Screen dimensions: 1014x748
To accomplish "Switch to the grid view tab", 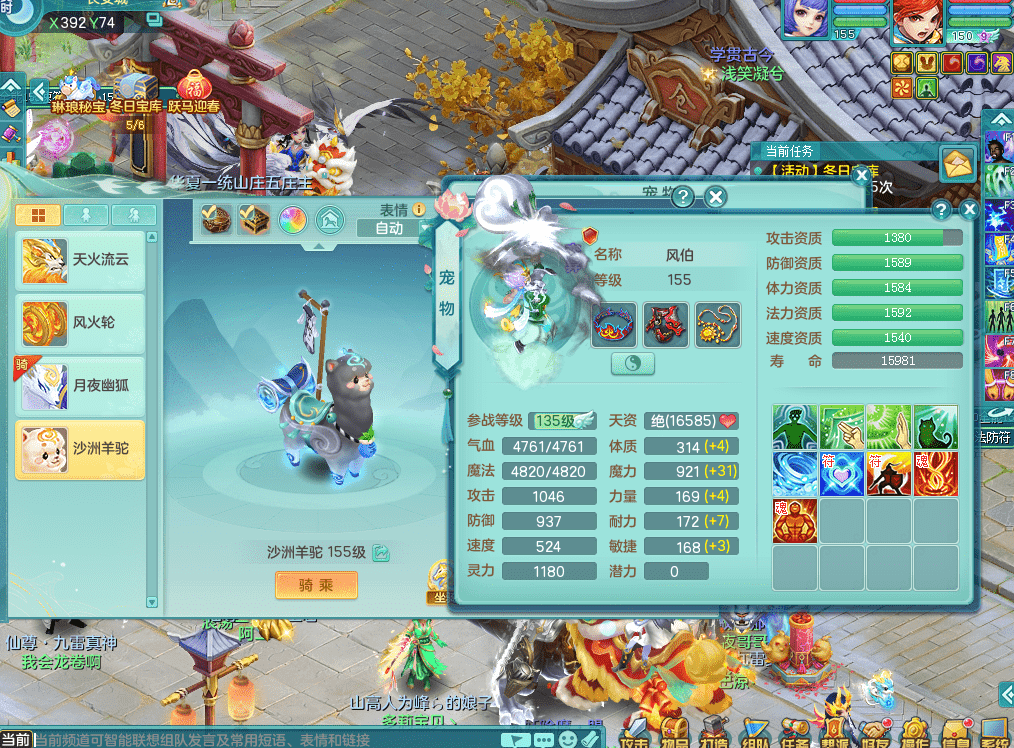I will pyautogui.click(x=38, y=215).
